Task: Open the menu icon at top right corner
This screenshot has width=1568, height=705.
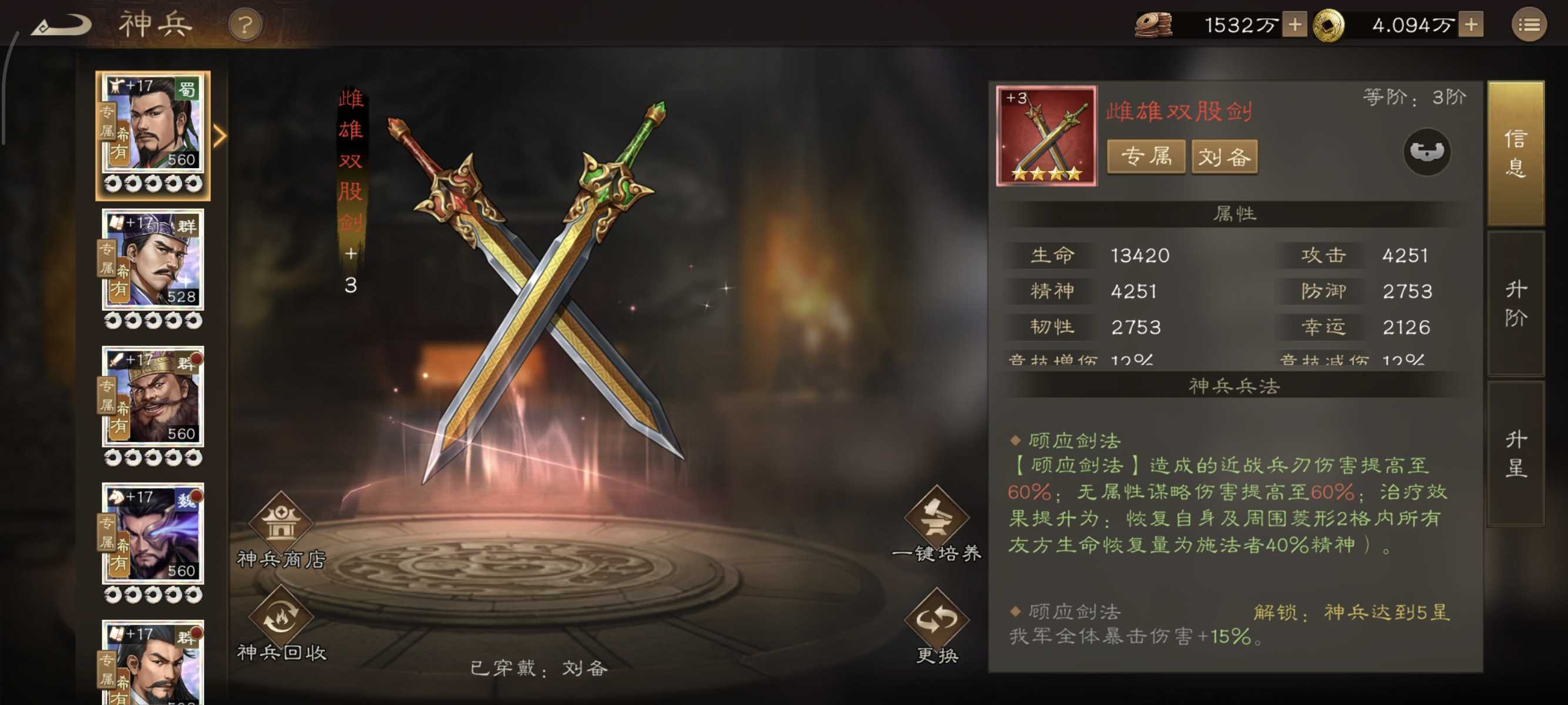Action: pos(1531,24)
